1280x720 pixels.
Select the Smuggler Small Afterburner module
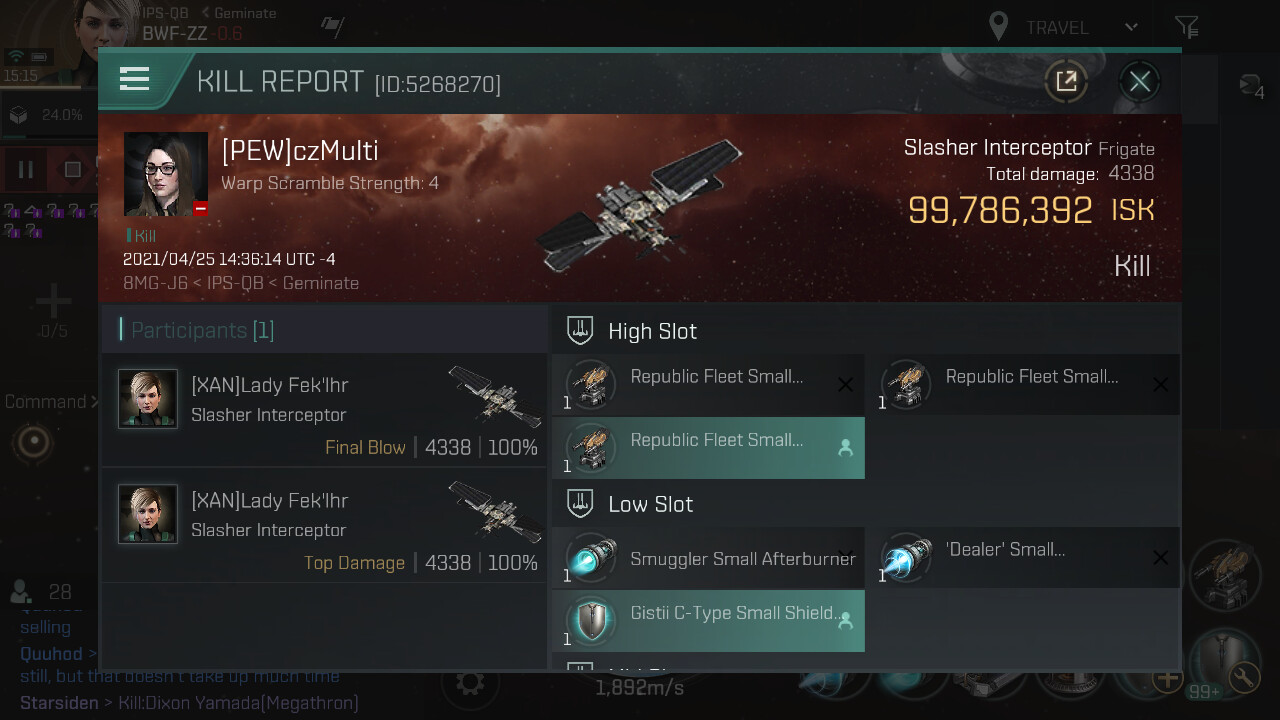tap(708, 560)
